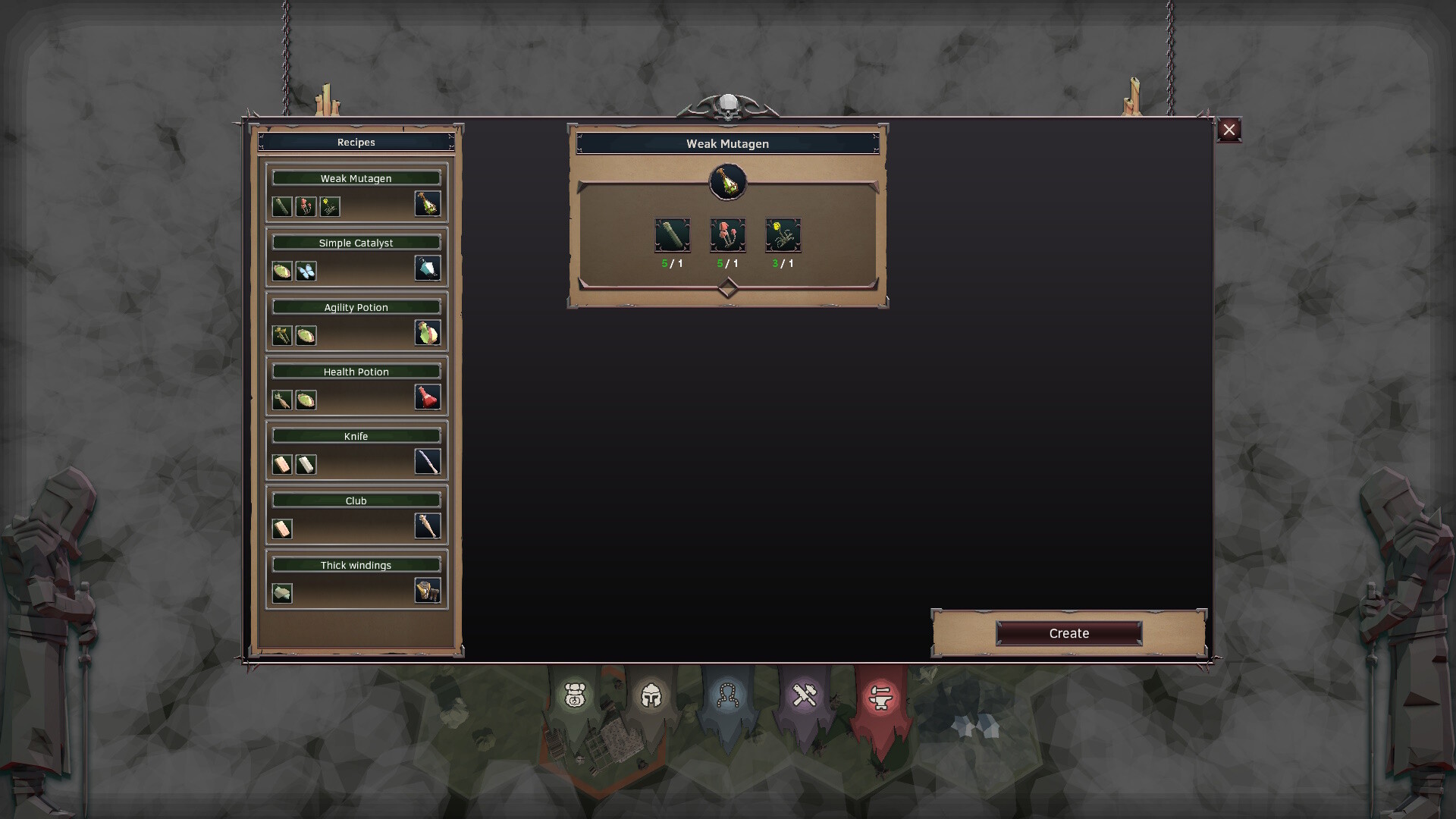Select the Agility Potion recipe

(356, 307)
